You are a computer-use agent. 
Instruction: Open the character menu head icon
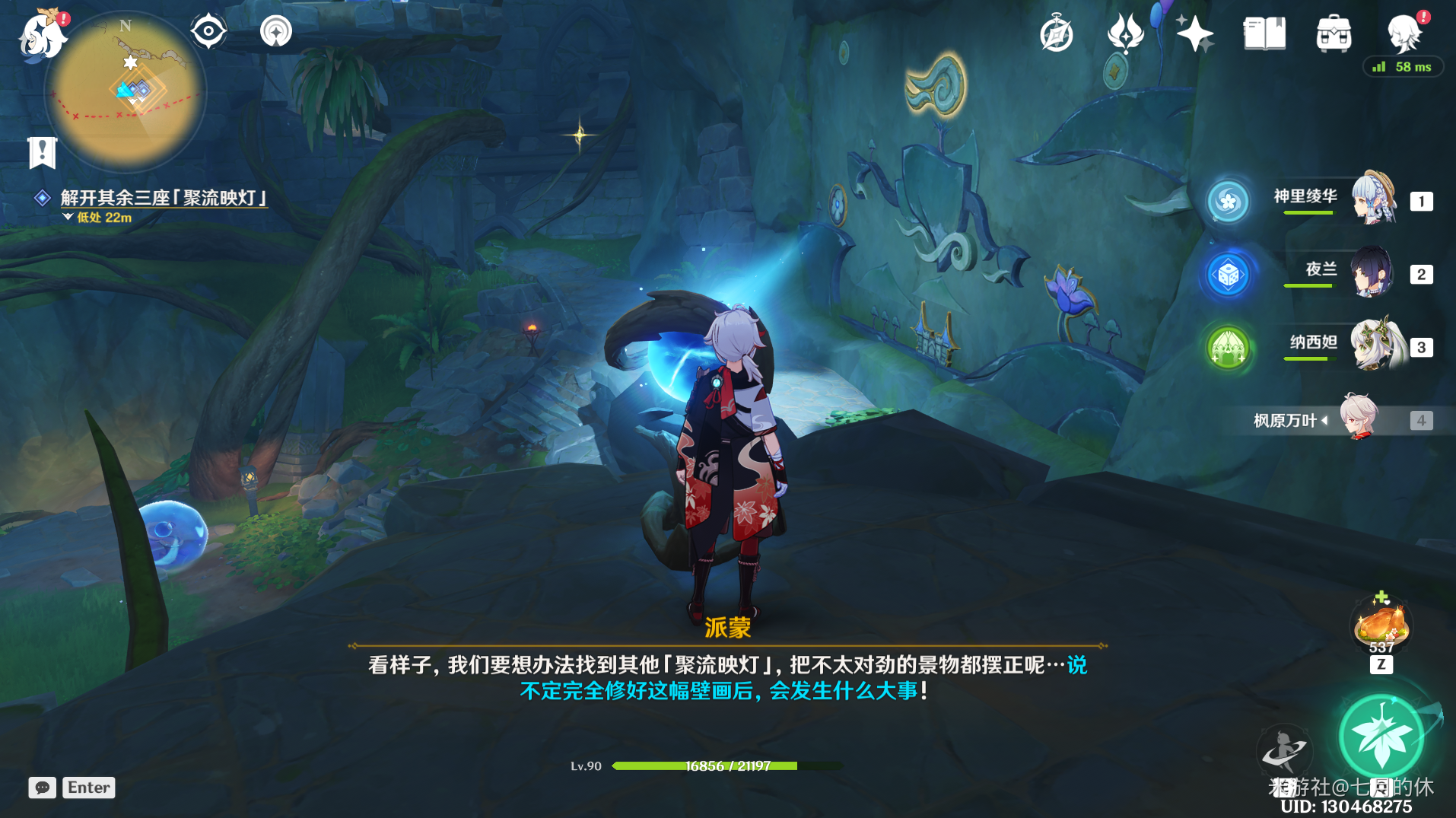(1404, 34)
